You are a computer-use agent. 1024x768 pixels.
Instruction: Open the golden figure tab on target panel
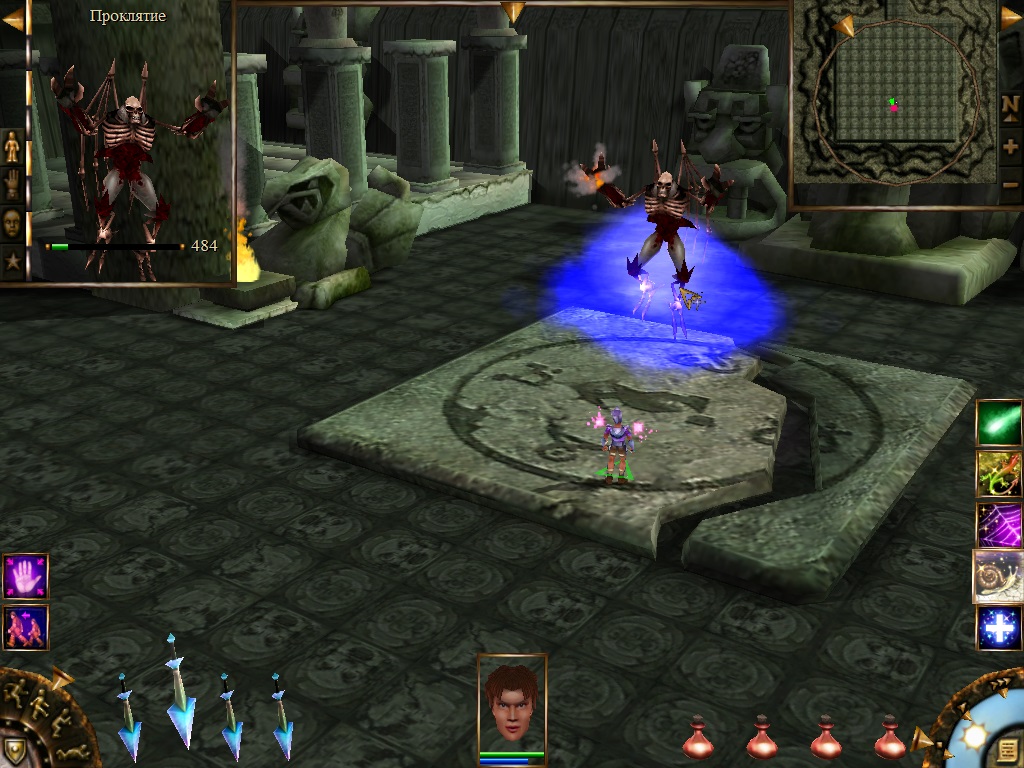pyautogui.click(x=12, y=147)
